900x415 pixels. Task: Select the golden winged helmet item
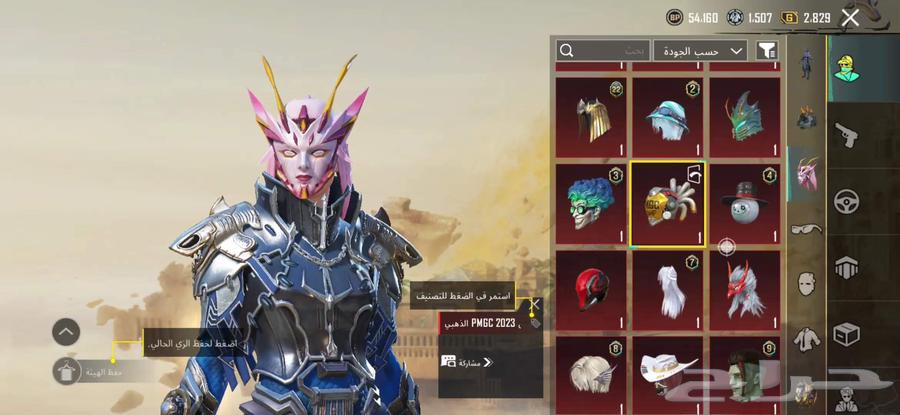tap(590, 117)
